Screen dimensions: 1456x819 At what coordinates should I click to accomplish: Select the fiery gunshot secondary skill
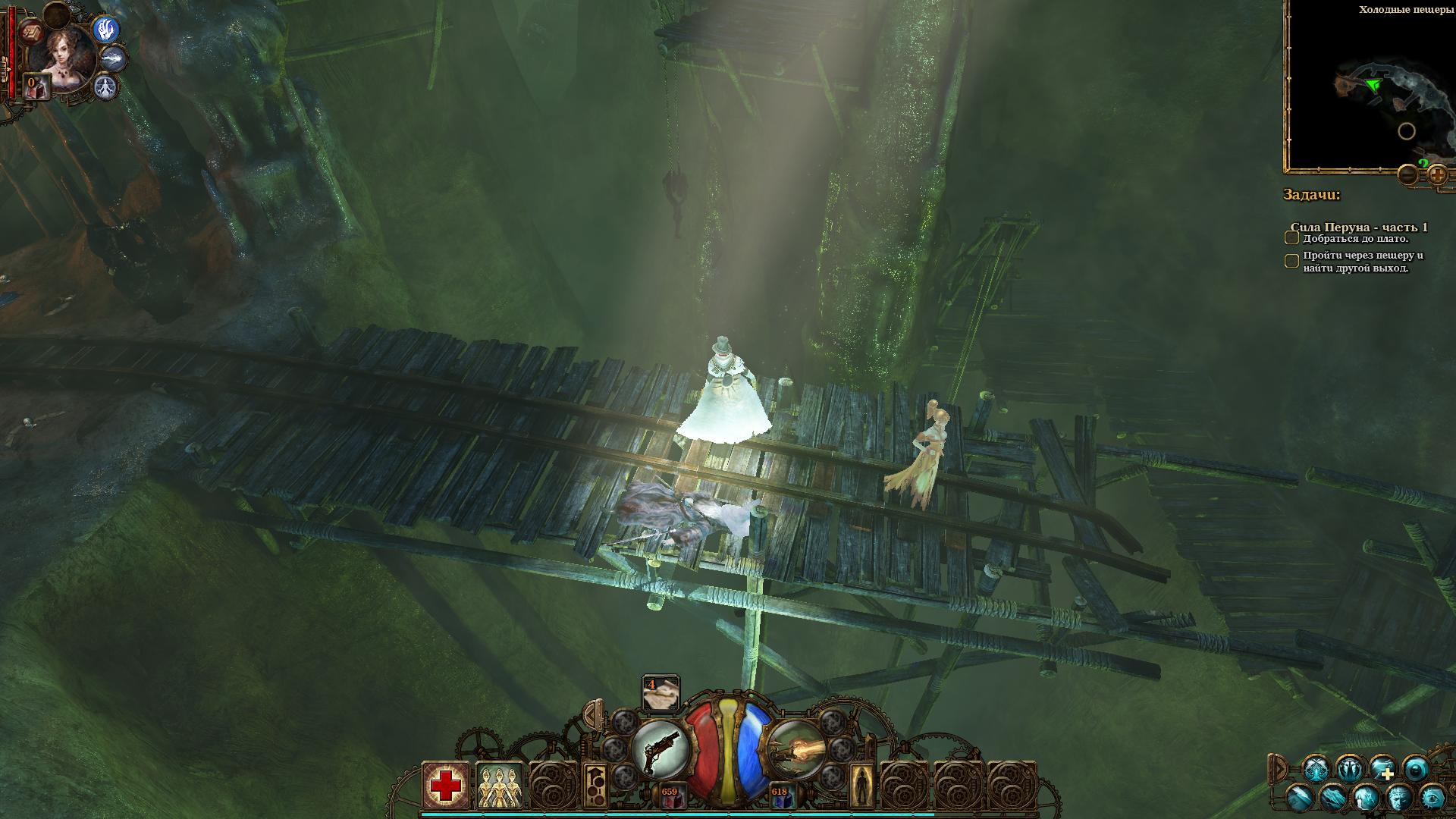tap(796, 749)
